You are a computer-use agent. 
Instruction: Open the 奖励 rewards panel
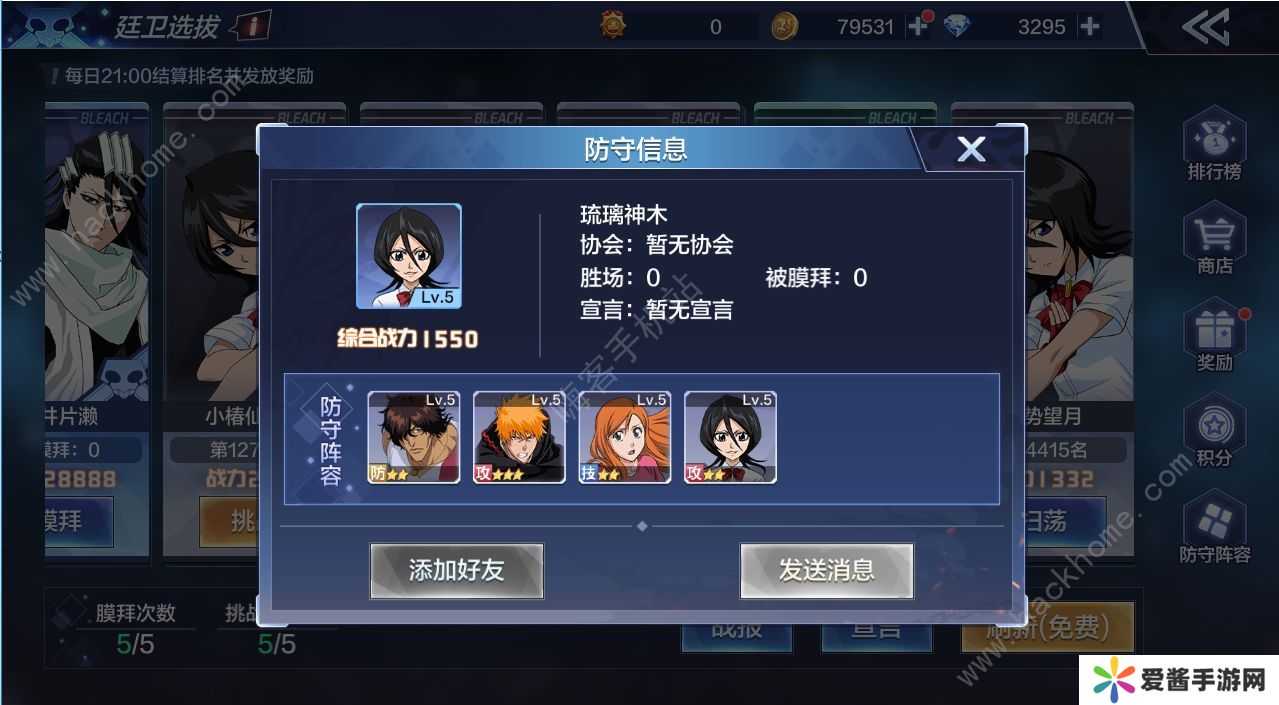1214,337
